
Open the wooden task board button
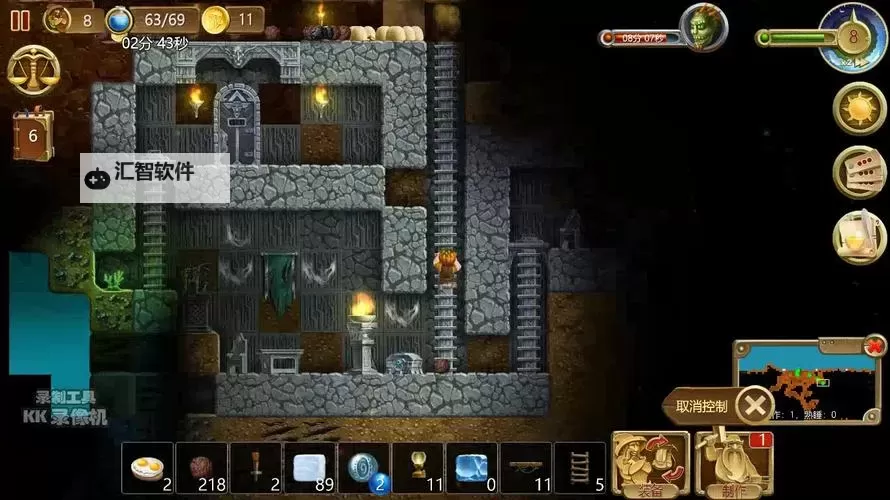(860, 172)
